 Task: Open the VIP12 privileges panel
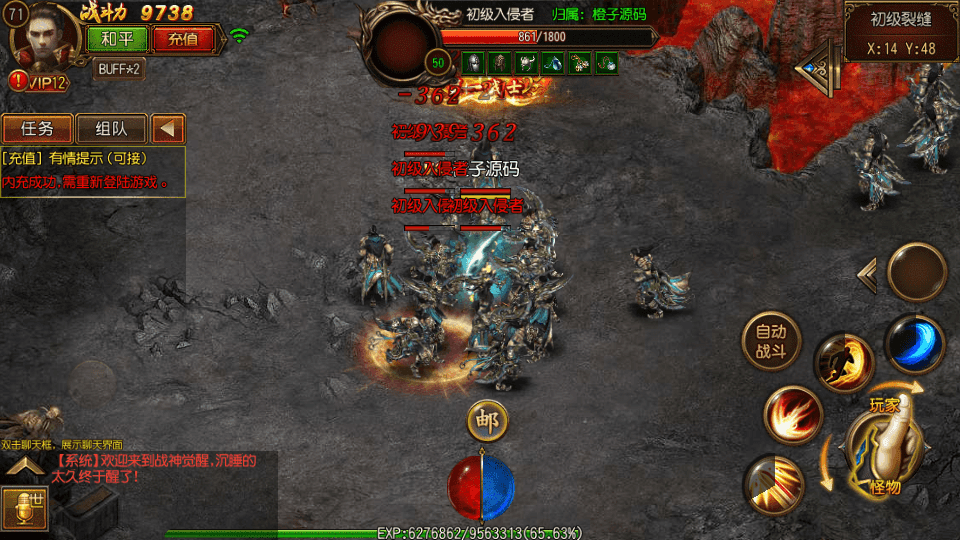40,82
